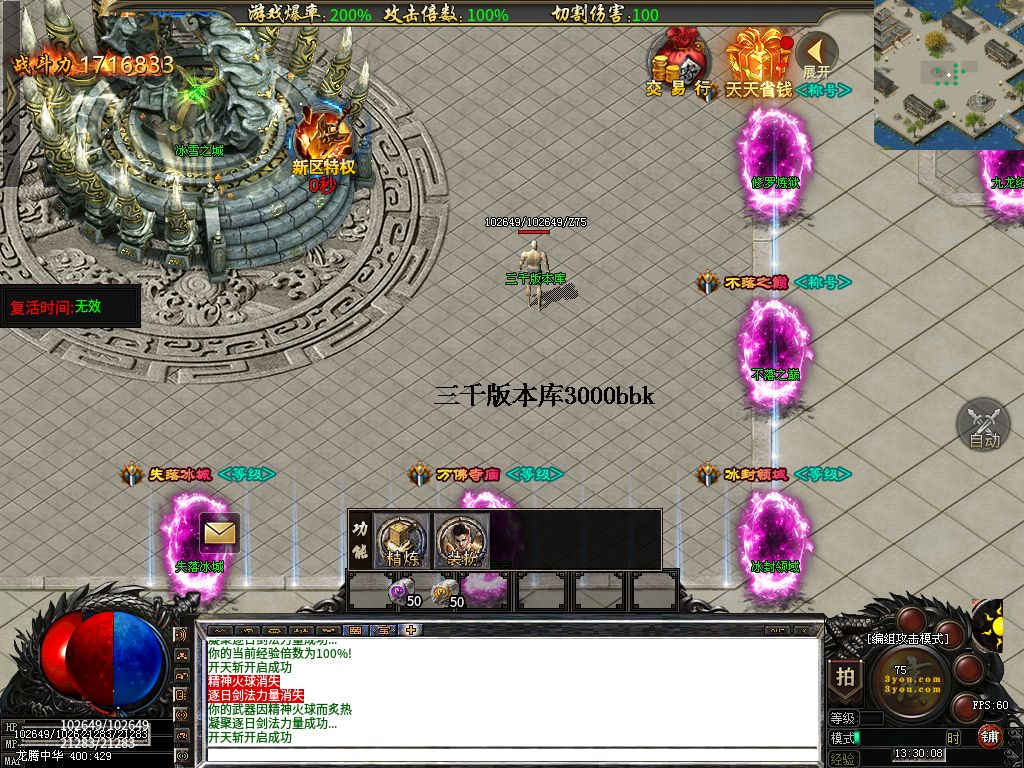Image resolution: width=1024 pixels, height=768 pixels.
Task: Open the 精炼 refining function
Action: (403, 541)
